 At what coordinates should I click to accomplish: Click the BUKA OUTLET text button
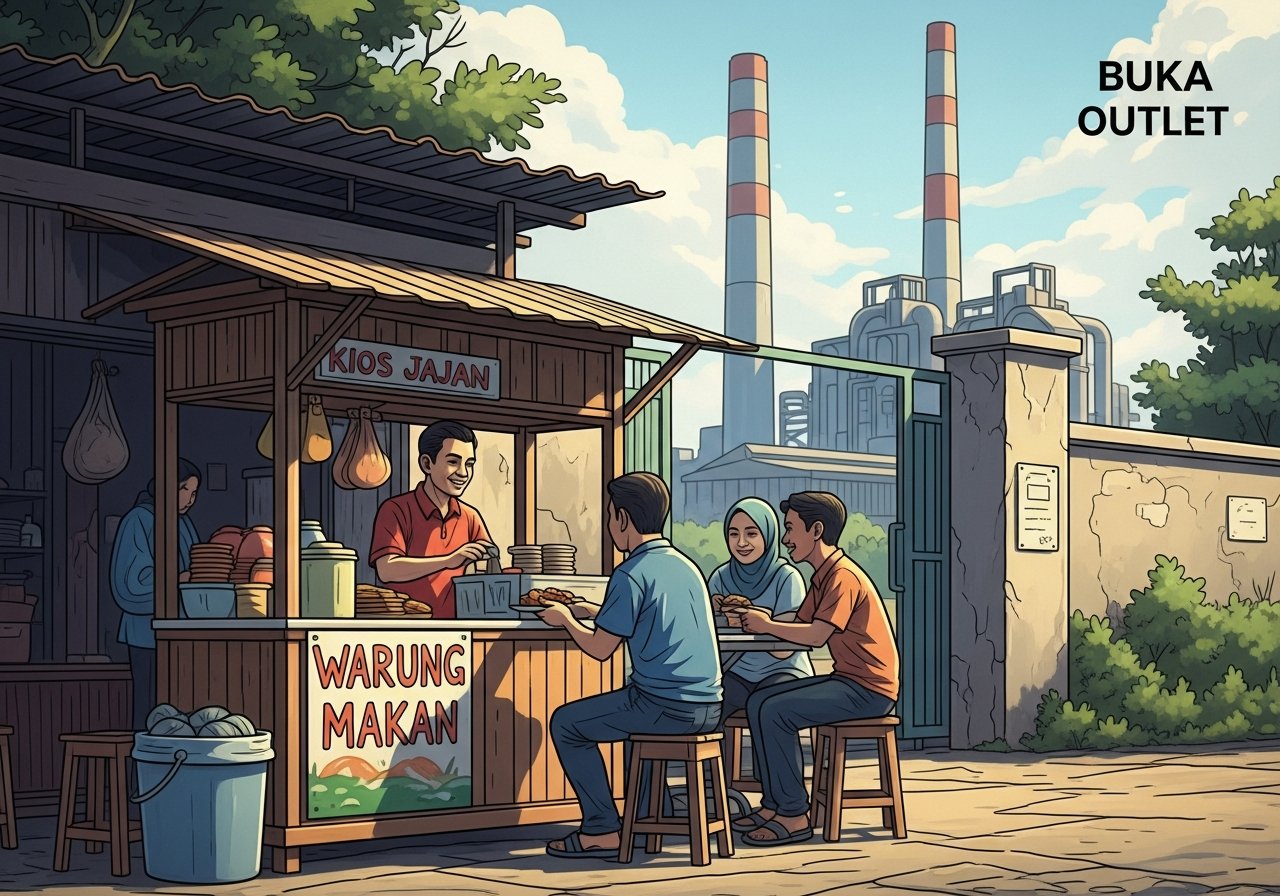1153,98
